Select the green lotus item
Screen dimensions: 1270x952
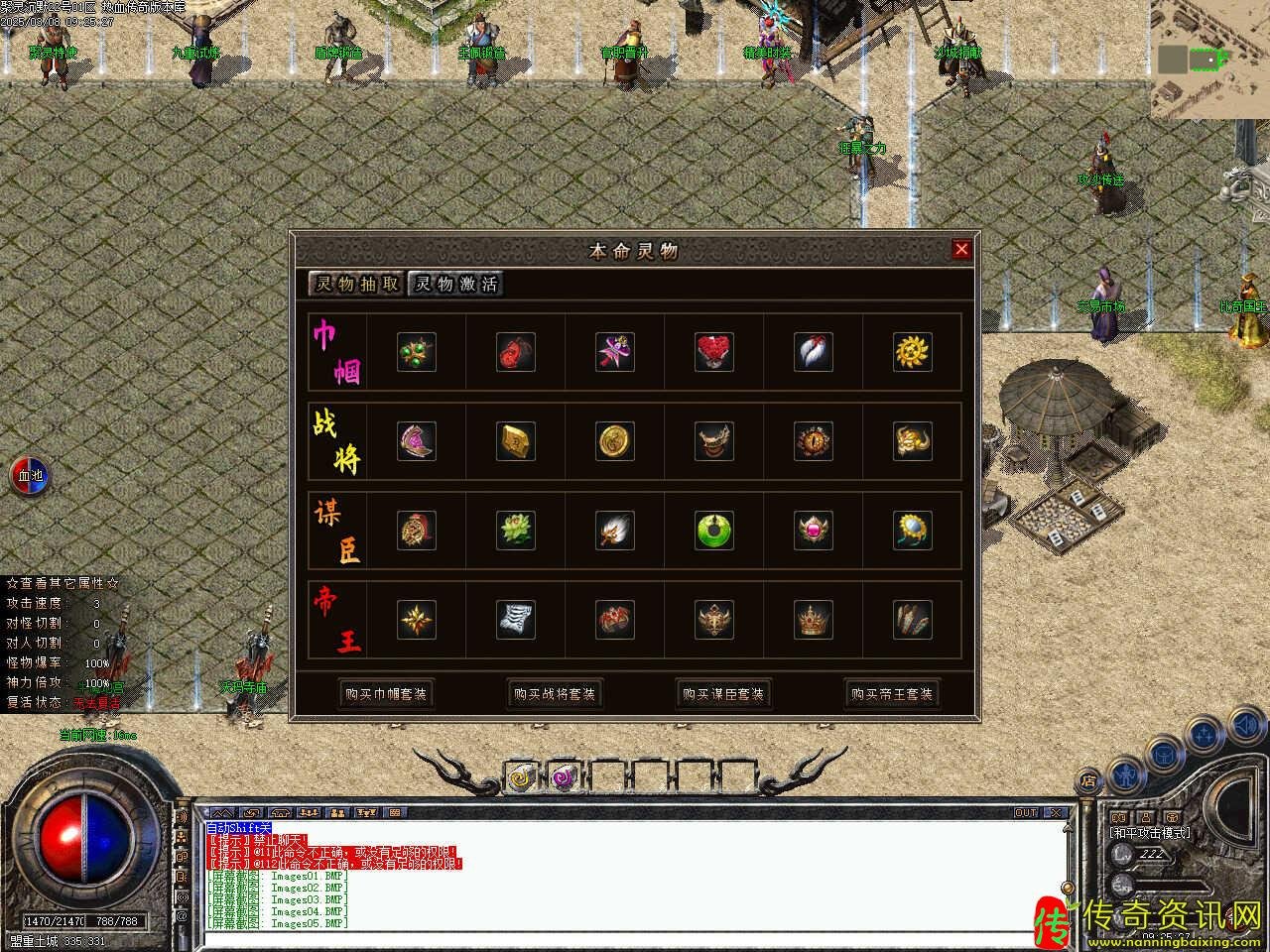click(x=516, y=531)
